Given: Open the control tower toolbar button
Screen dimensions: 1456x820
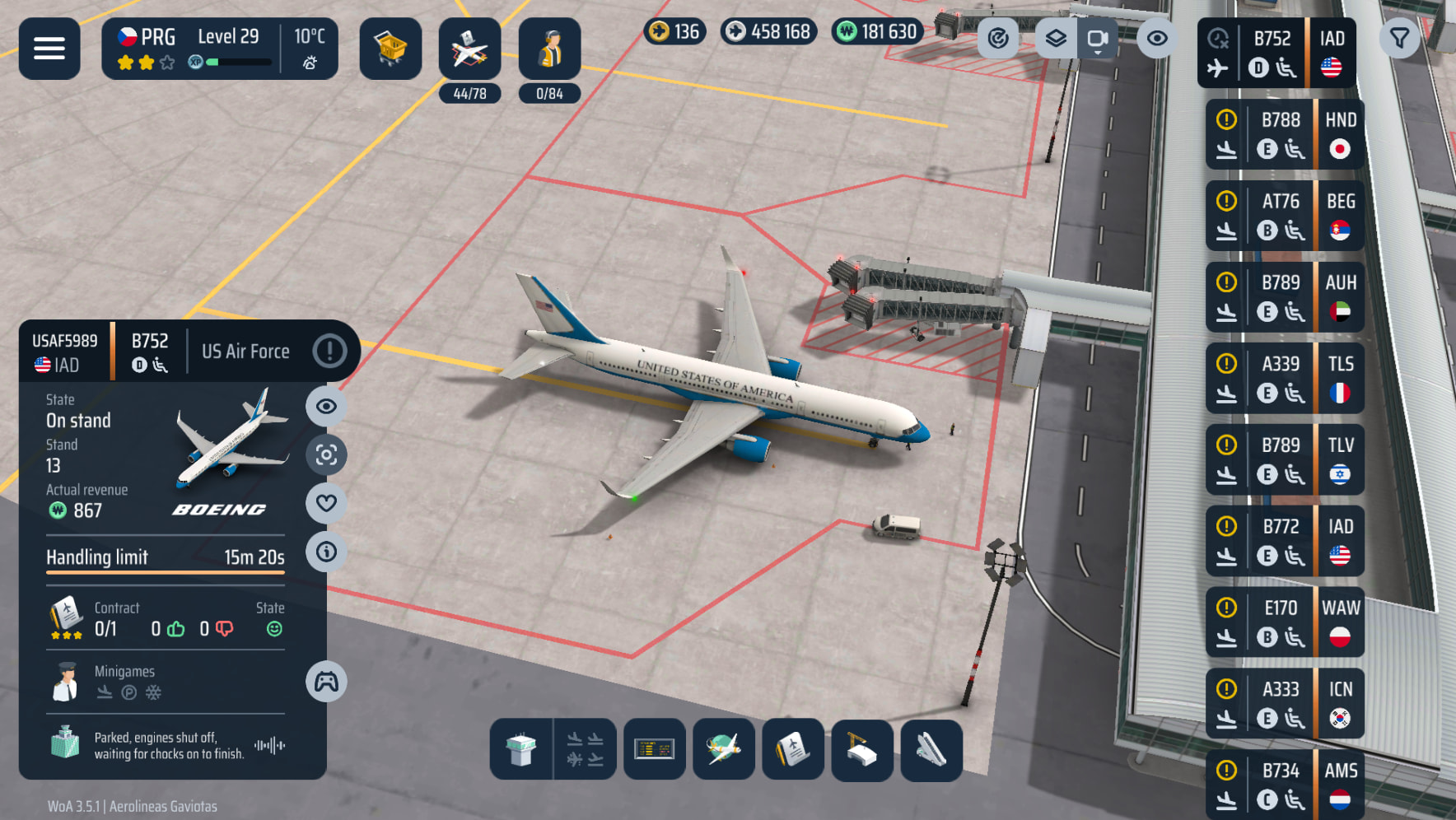Looking at the screenshot, I should (x=521, y=749).
